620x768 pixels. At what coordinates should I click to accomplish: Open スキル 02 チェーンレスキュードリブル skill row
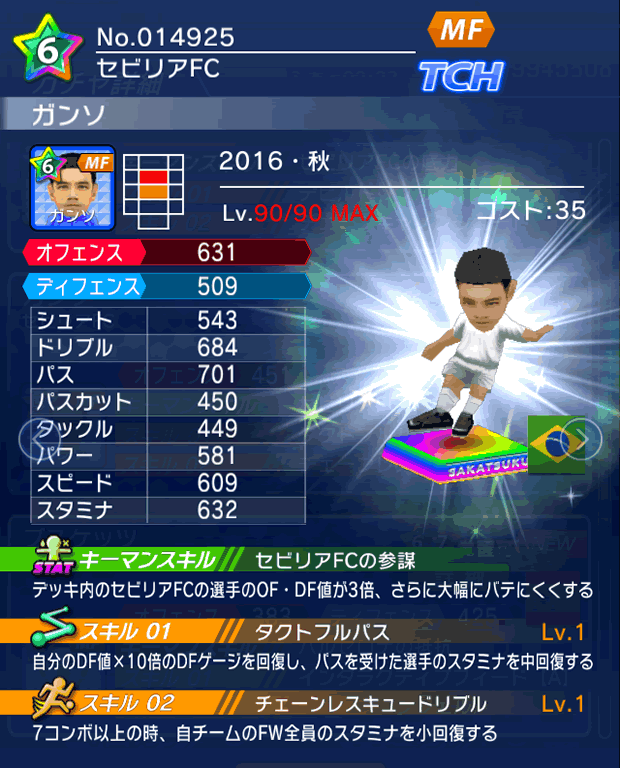coord(310,703)
